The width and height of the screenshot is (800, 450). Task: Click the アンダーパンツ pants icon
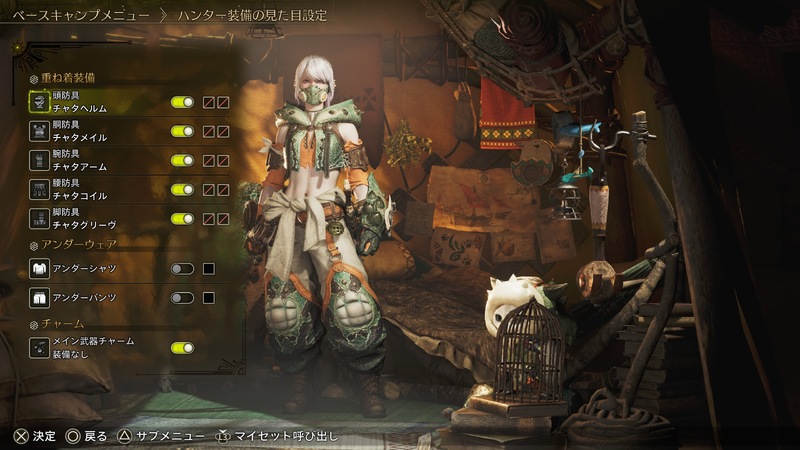coord(40,298)
